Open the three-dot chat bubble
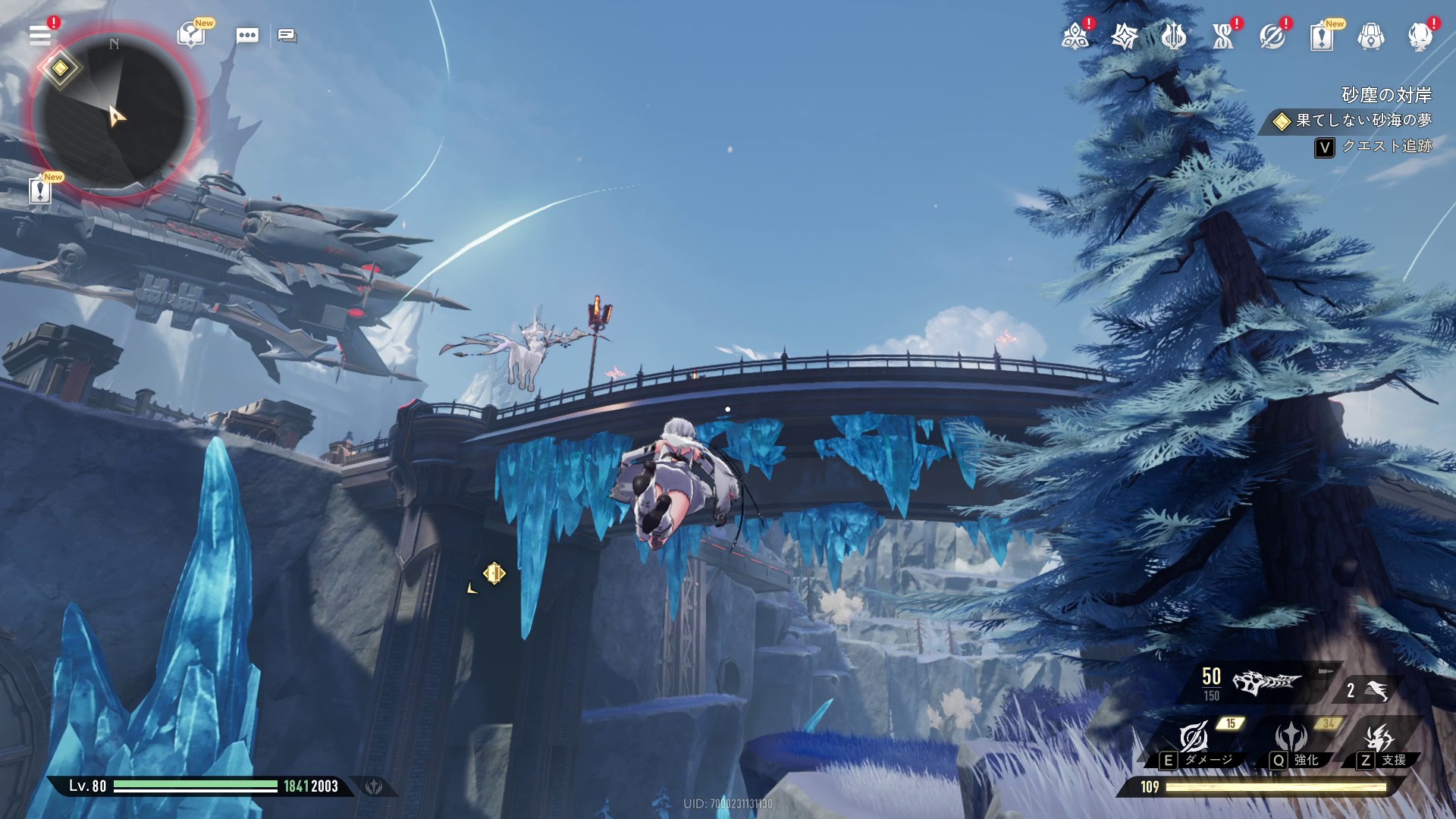 [247, 36]
